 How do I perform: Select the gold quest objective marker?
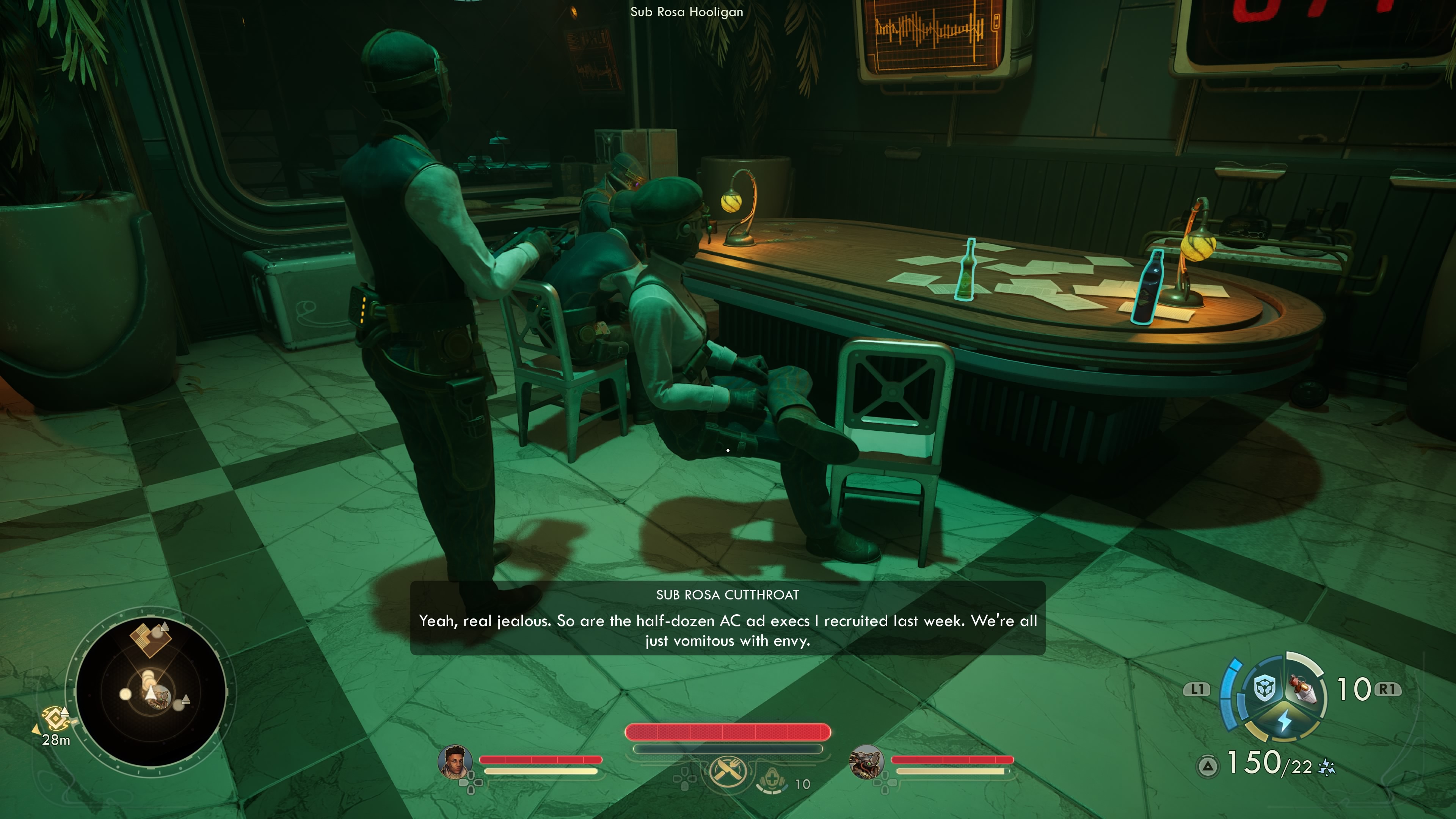point(55,719)
